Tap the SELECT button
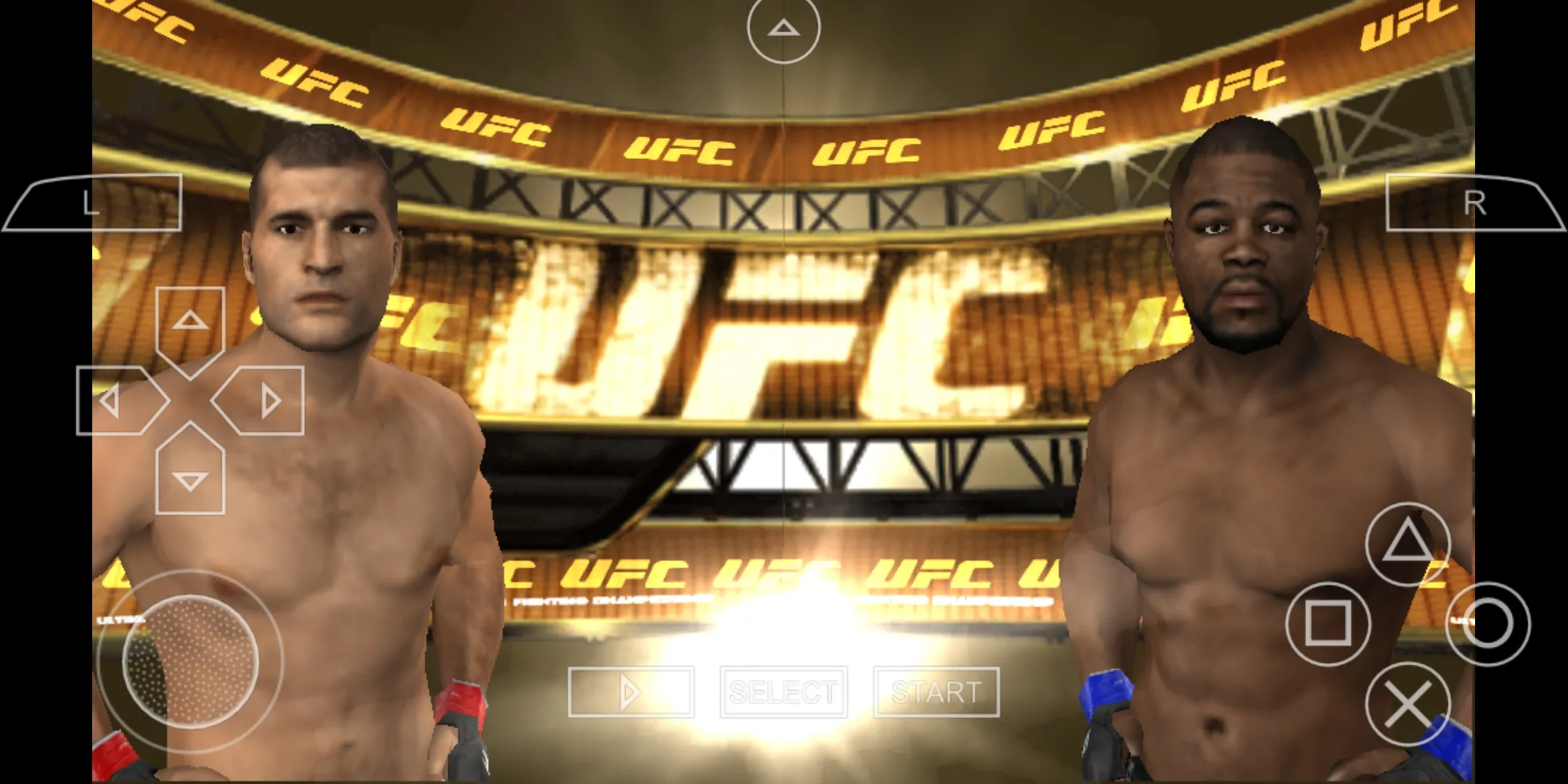This screenshot has height=784, width=1568. click(783, 691)
